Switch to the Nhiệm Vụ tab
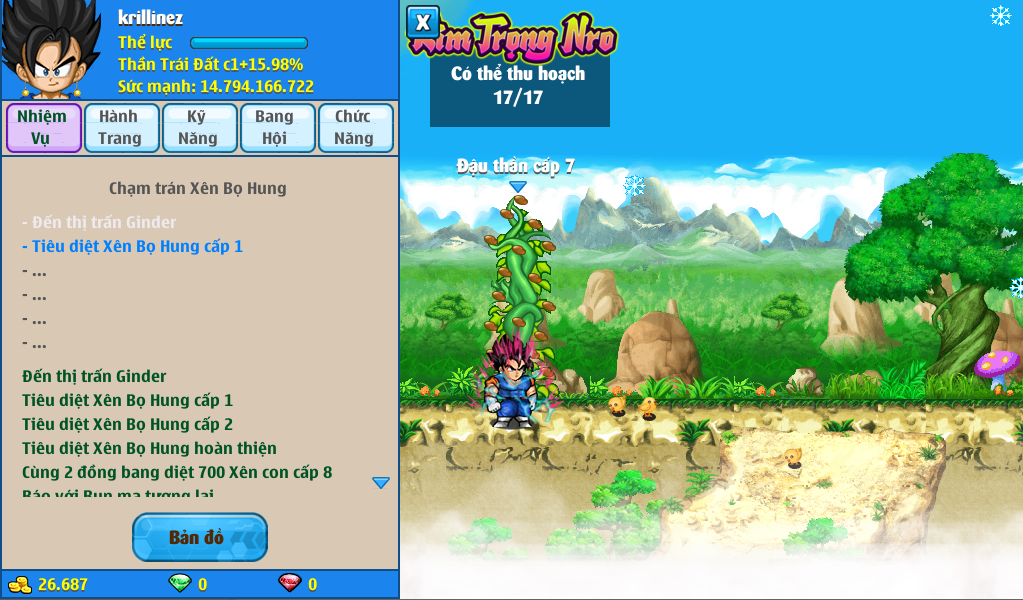This screenshot has height=600, width=1023. [43, 128]
